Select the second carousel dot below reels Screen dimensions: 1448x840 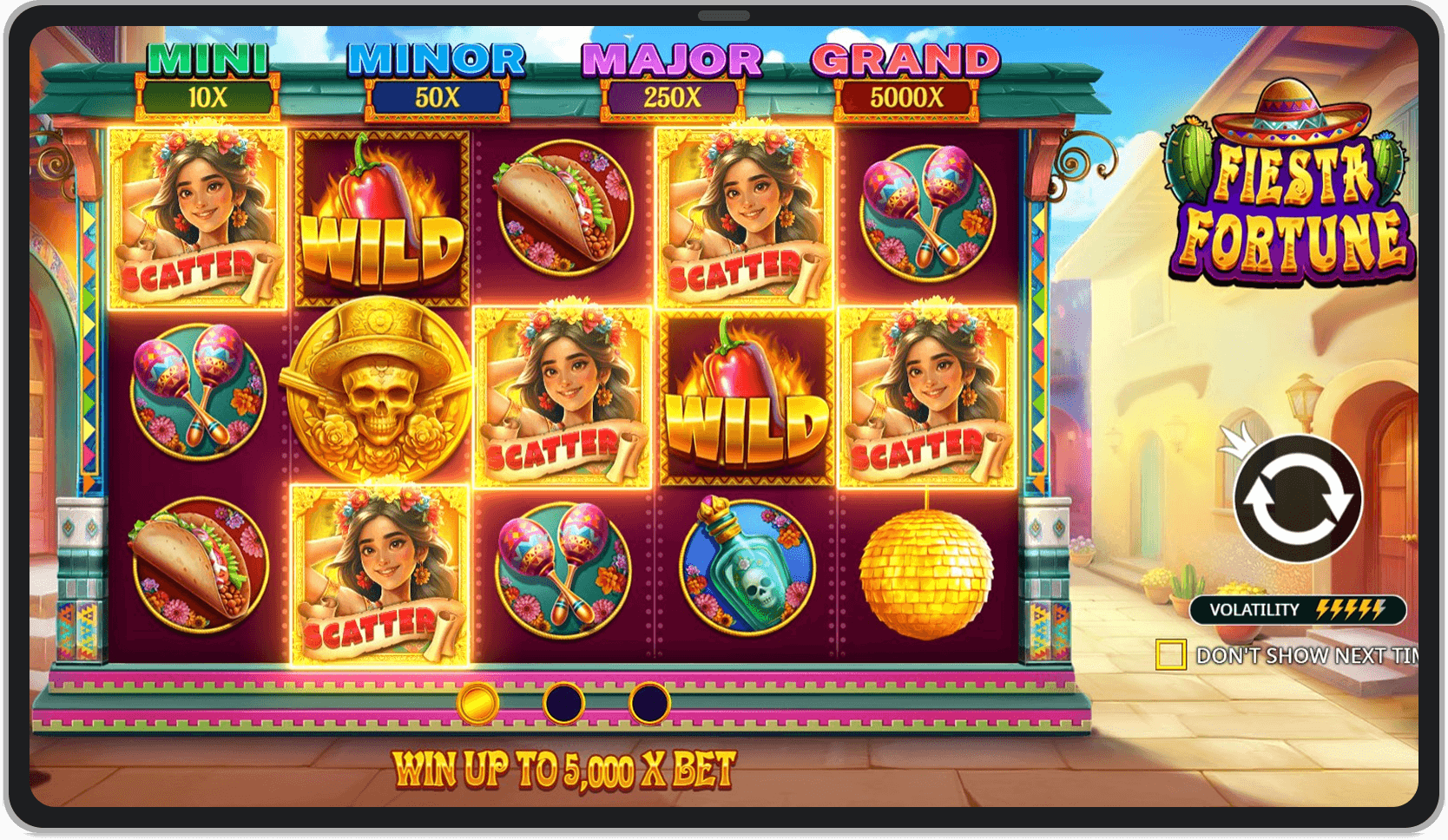[565, 703]
